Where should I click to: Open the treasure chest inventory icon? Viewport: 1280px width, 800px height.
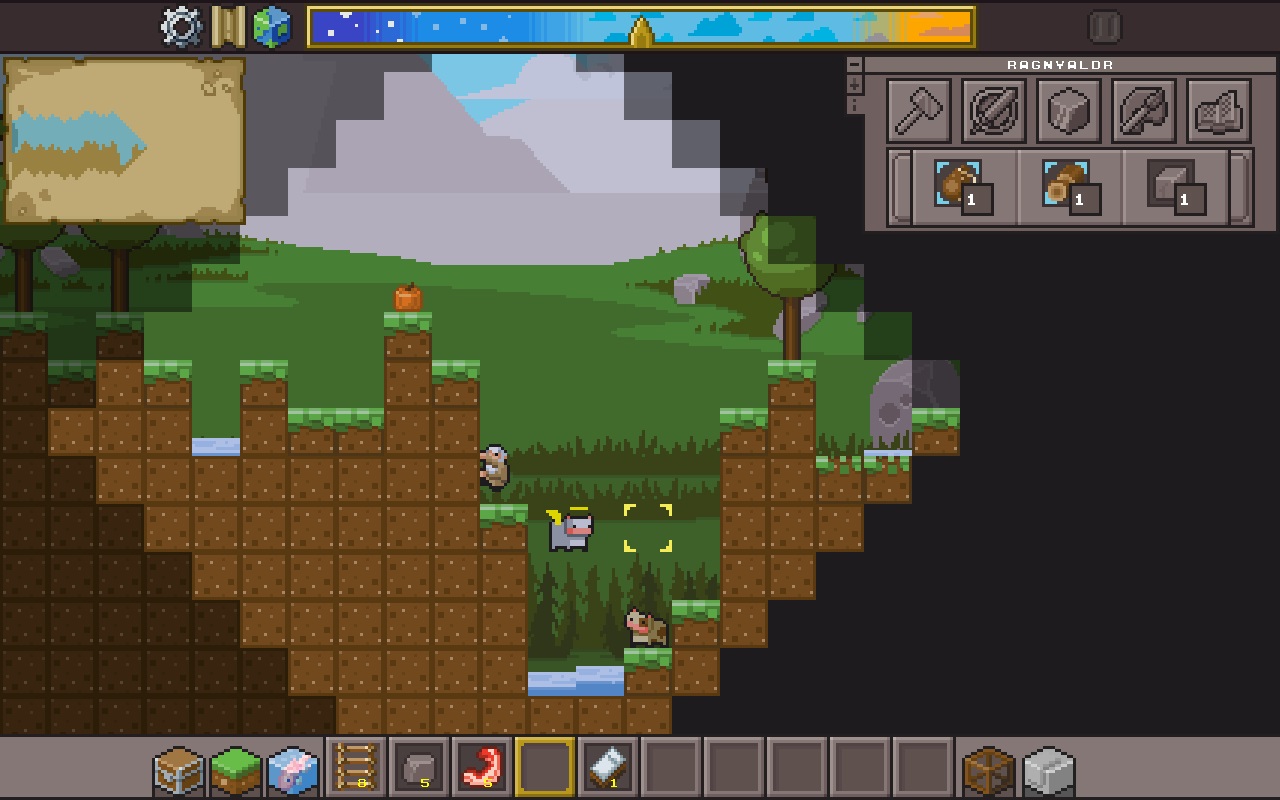pyautogui.click(x=179, y=771)
